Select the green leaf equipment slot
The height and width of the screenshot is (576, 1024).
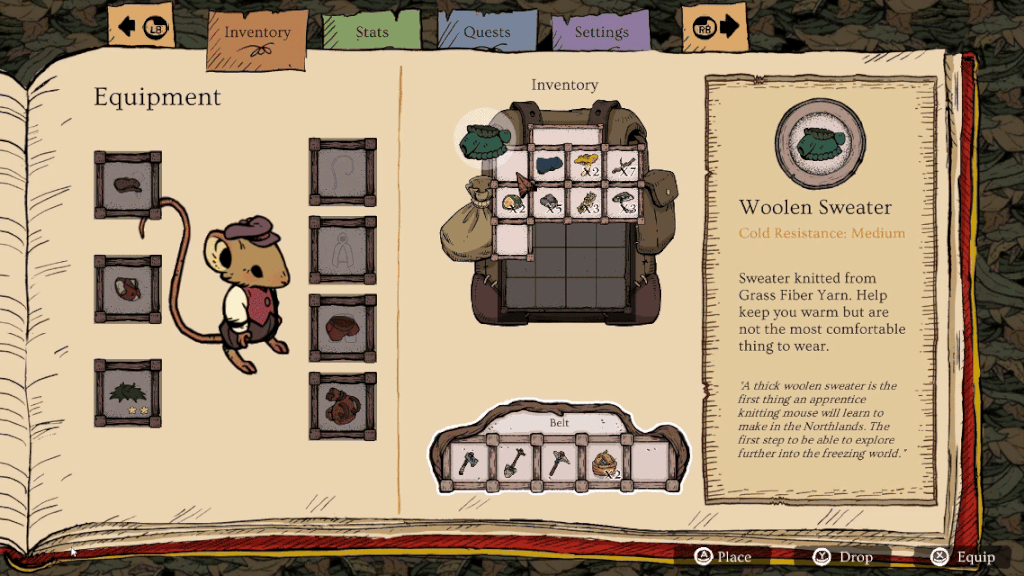pos(128,393)
